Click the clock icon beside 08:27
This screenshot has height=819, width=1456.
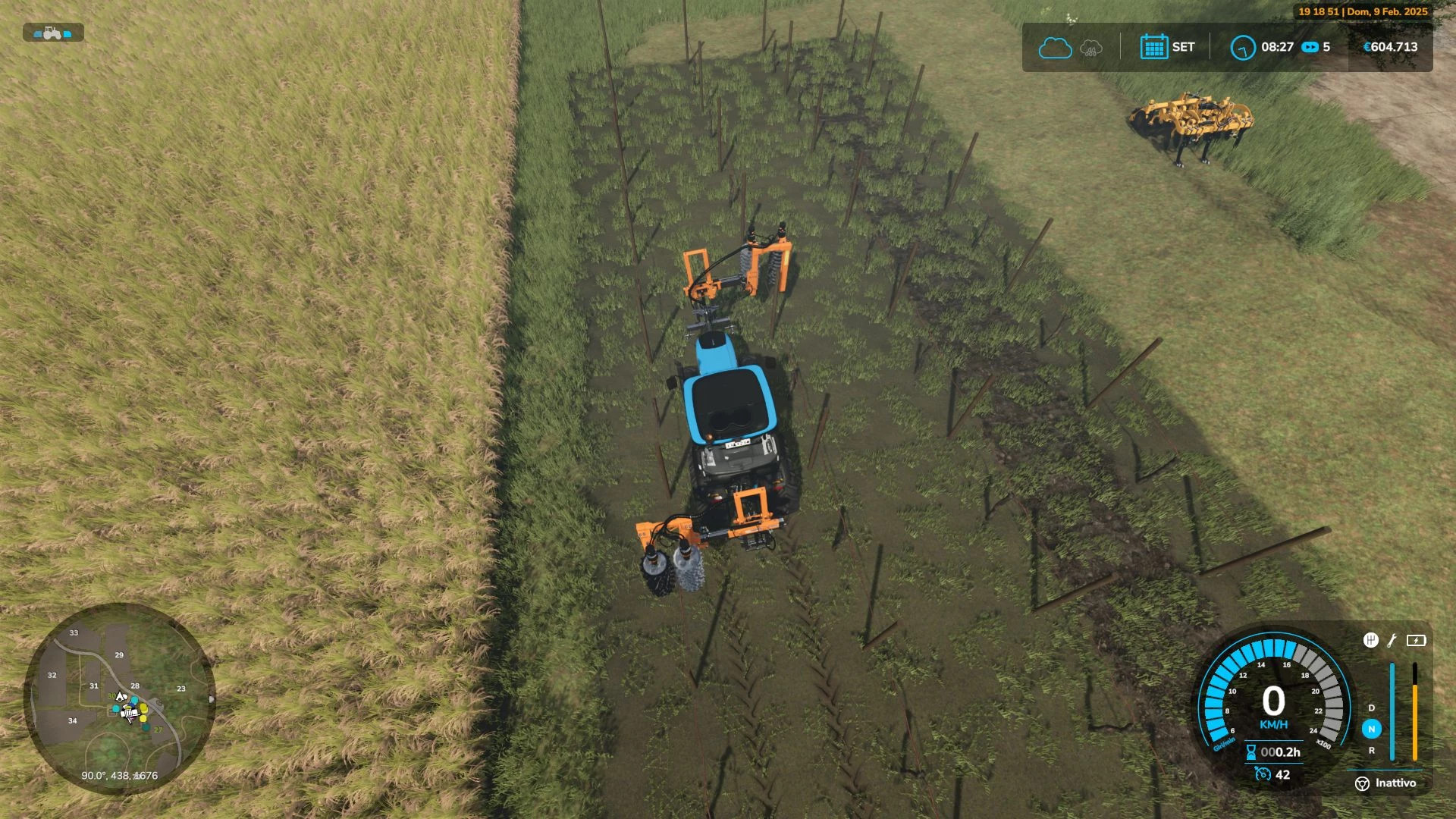(x=1242, y=48)
